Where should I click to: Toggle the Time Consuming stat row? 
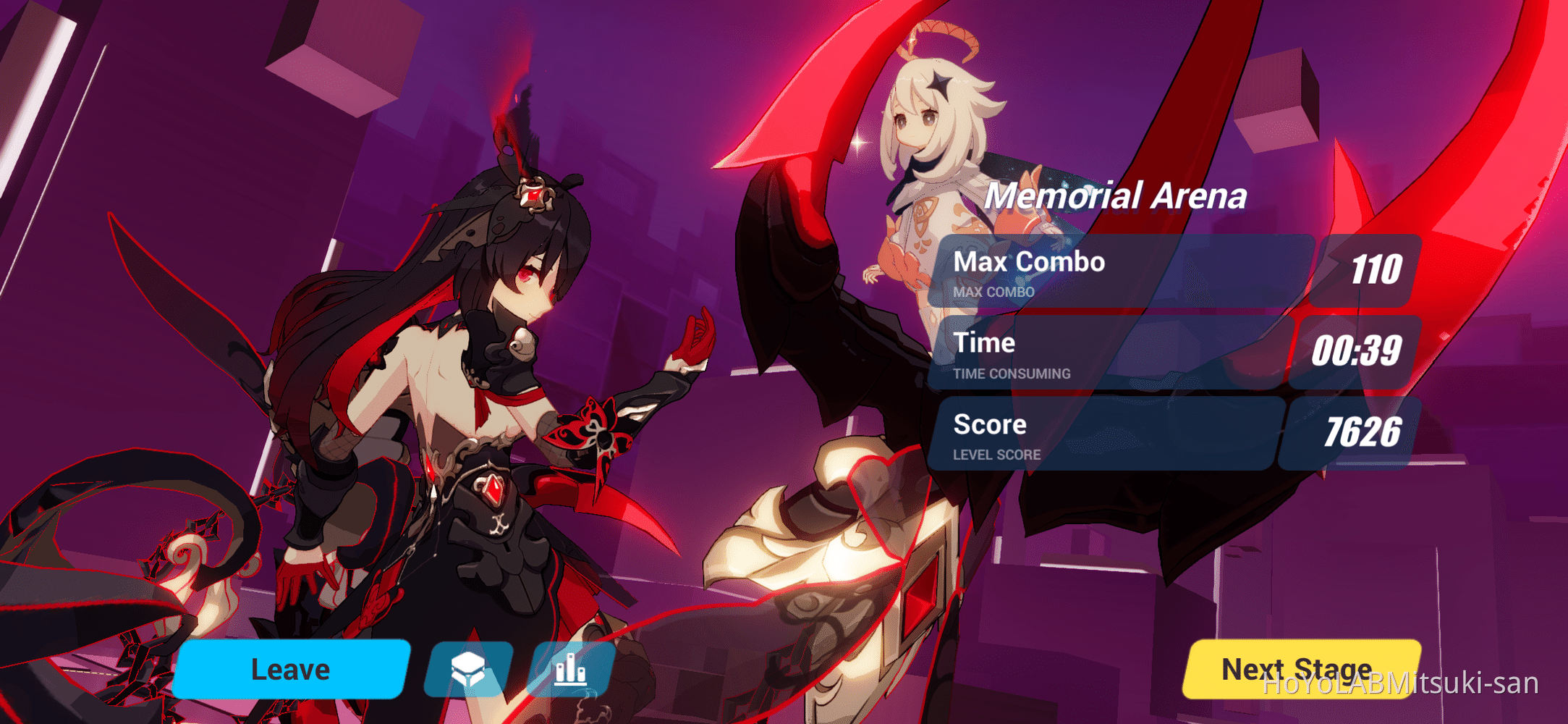(x=1122, y=355)
